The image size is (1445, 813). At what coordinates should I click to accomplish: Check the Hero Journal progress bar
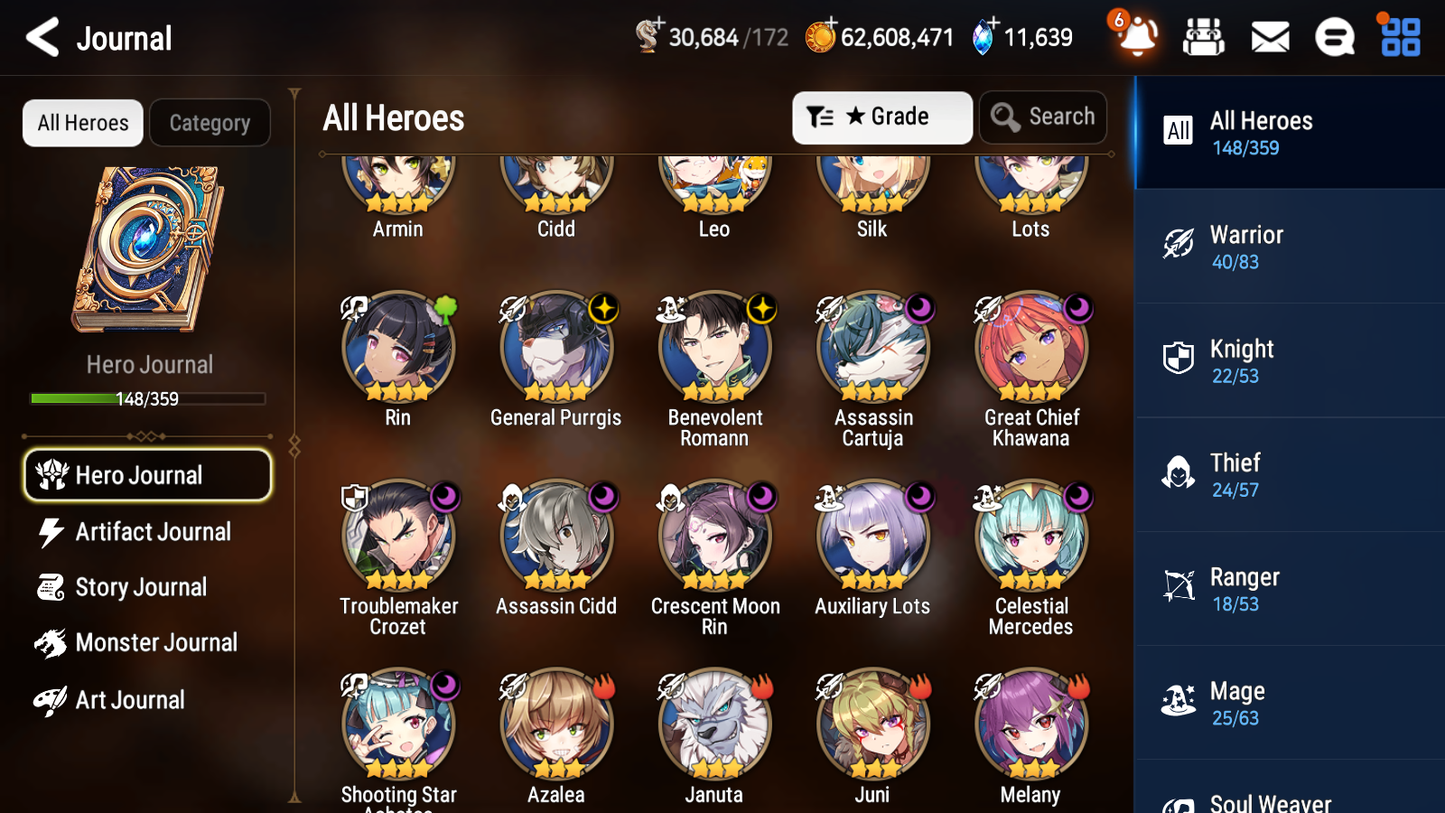pyautogui.click(x=148, y=397)
